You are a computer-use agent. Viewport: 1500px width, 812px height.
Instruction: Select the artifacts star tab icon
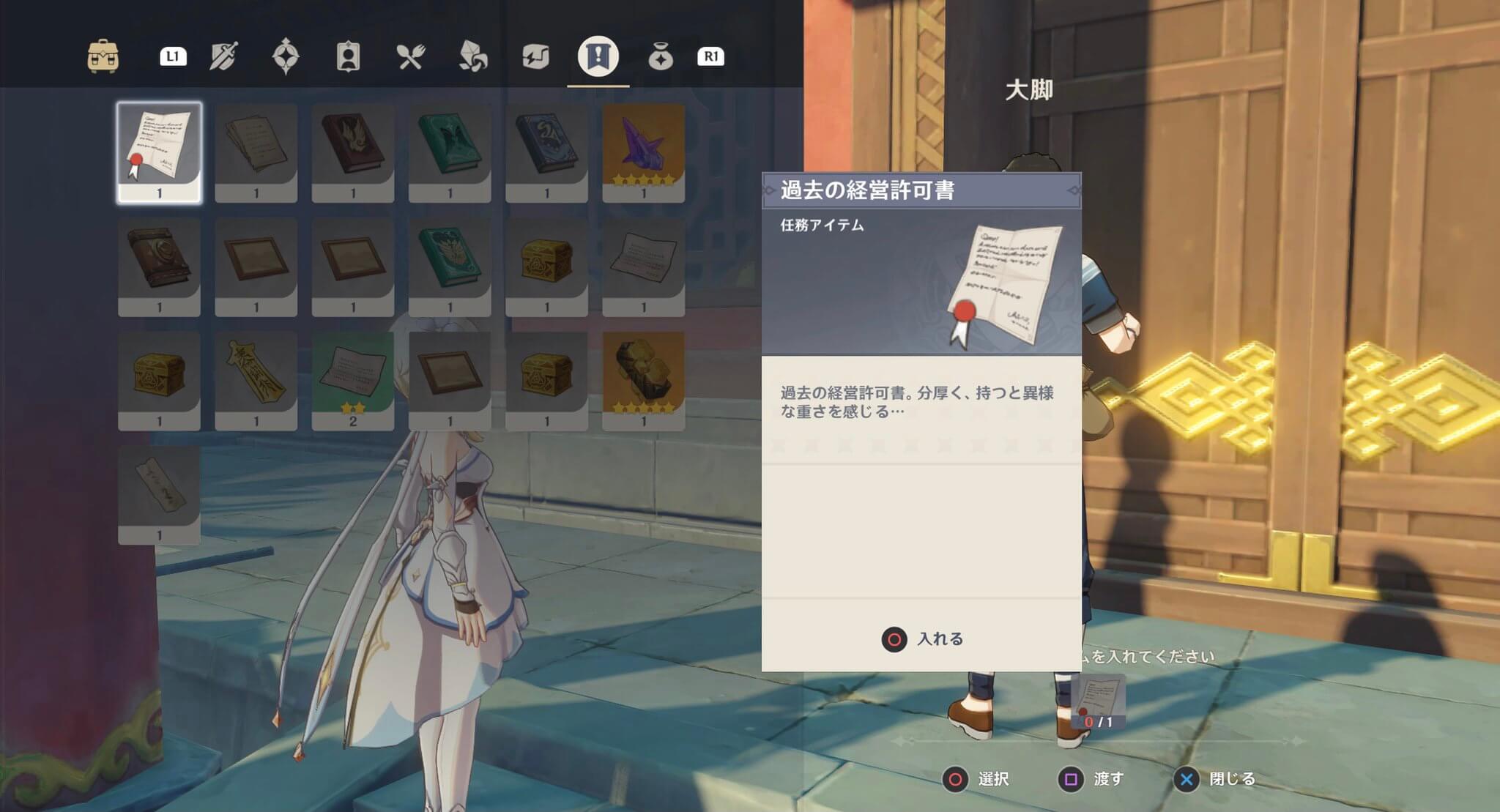tap(286, 56)
